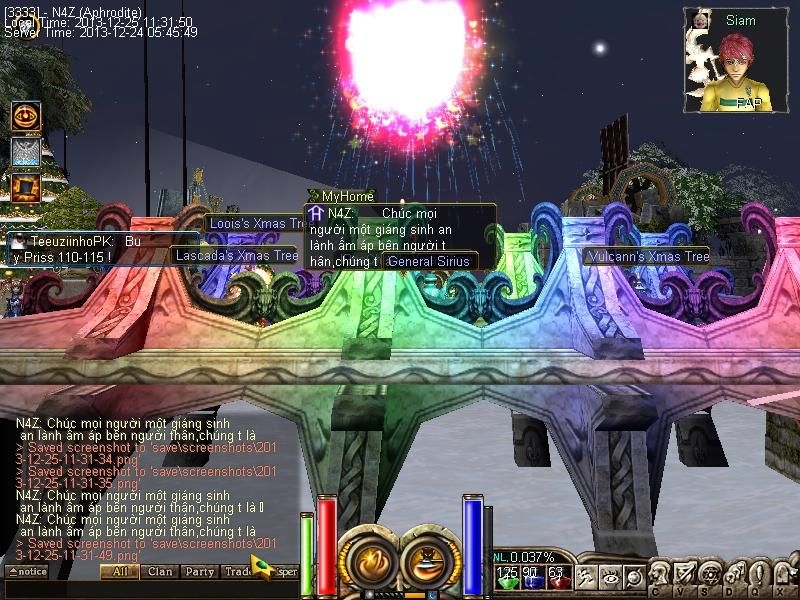Click the silver winged buff icon
The image size is (800, 600).
pyautogui.click(x=26, y=152)
